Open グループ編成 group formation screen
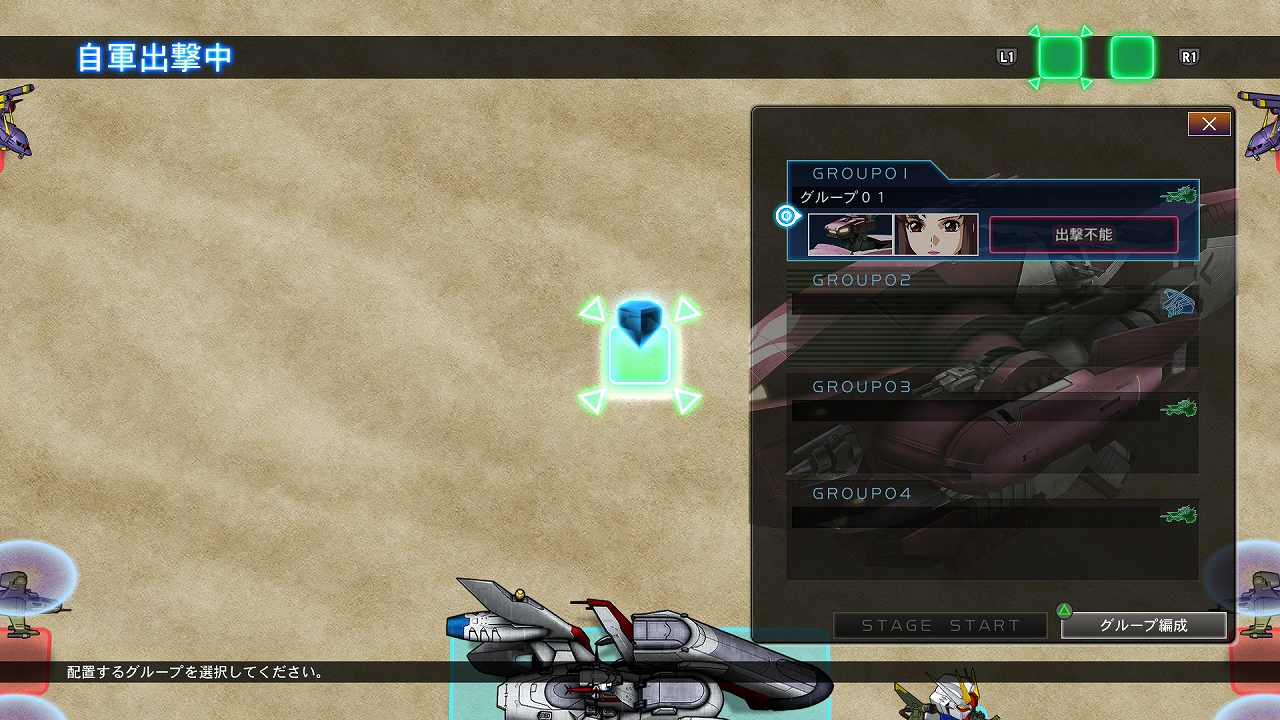The image size is (1280, 720). click(1144, 626)
